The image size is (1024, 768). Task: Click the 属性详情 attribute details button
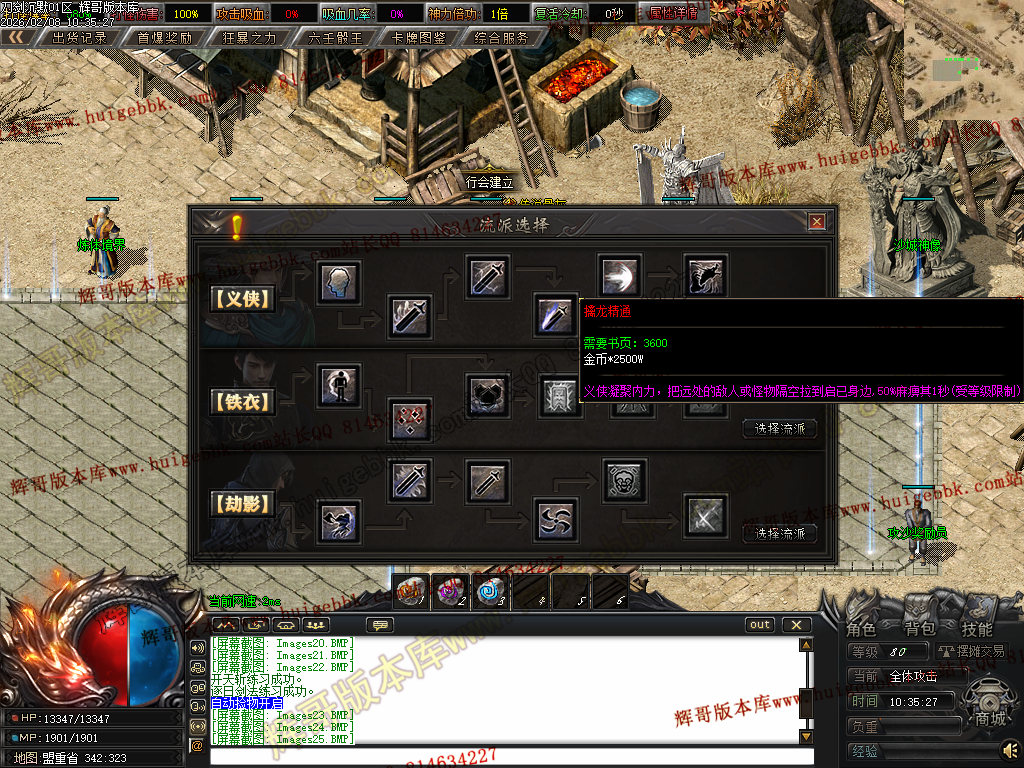[x=673, y=14]
